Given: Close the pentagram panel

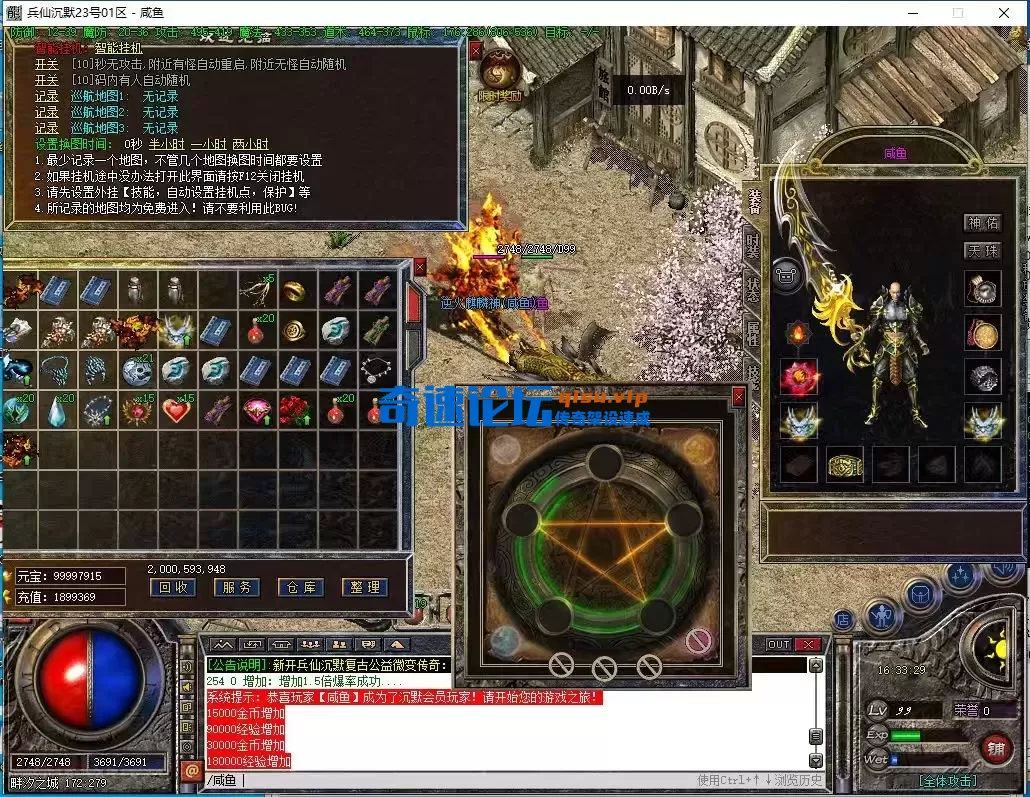Looking at the screenshot, I should pyautogui.click(x=738, y=397).
